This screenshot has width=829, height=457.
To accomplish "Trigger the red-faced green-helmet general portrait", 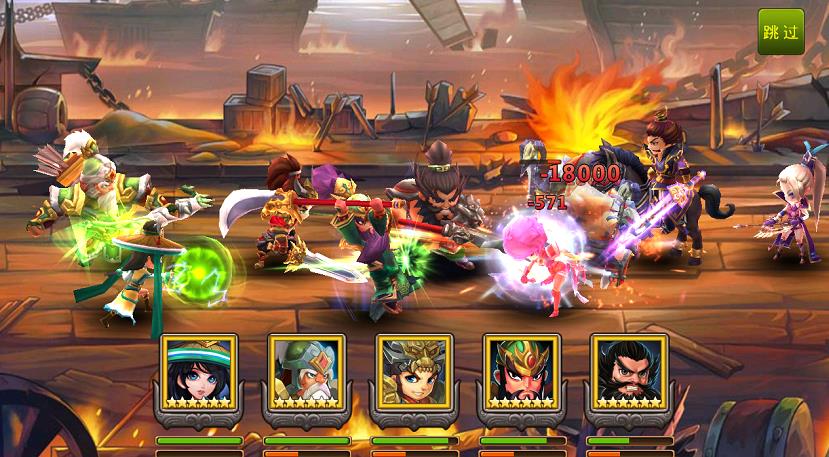I will [x=521, y=370].
